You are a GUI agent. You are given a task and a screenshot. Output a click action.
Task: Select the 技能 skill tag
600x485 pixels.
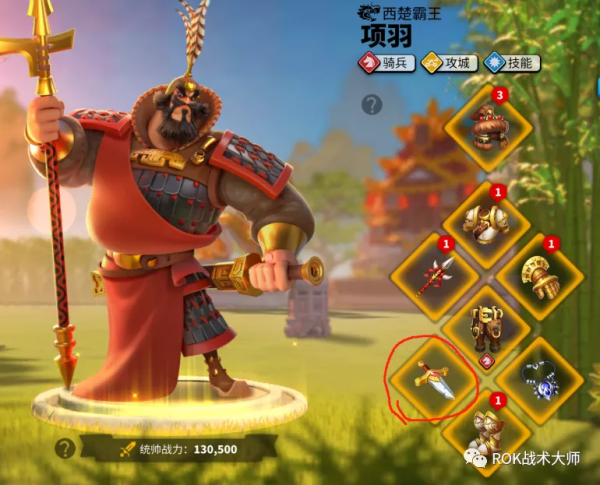512,63
